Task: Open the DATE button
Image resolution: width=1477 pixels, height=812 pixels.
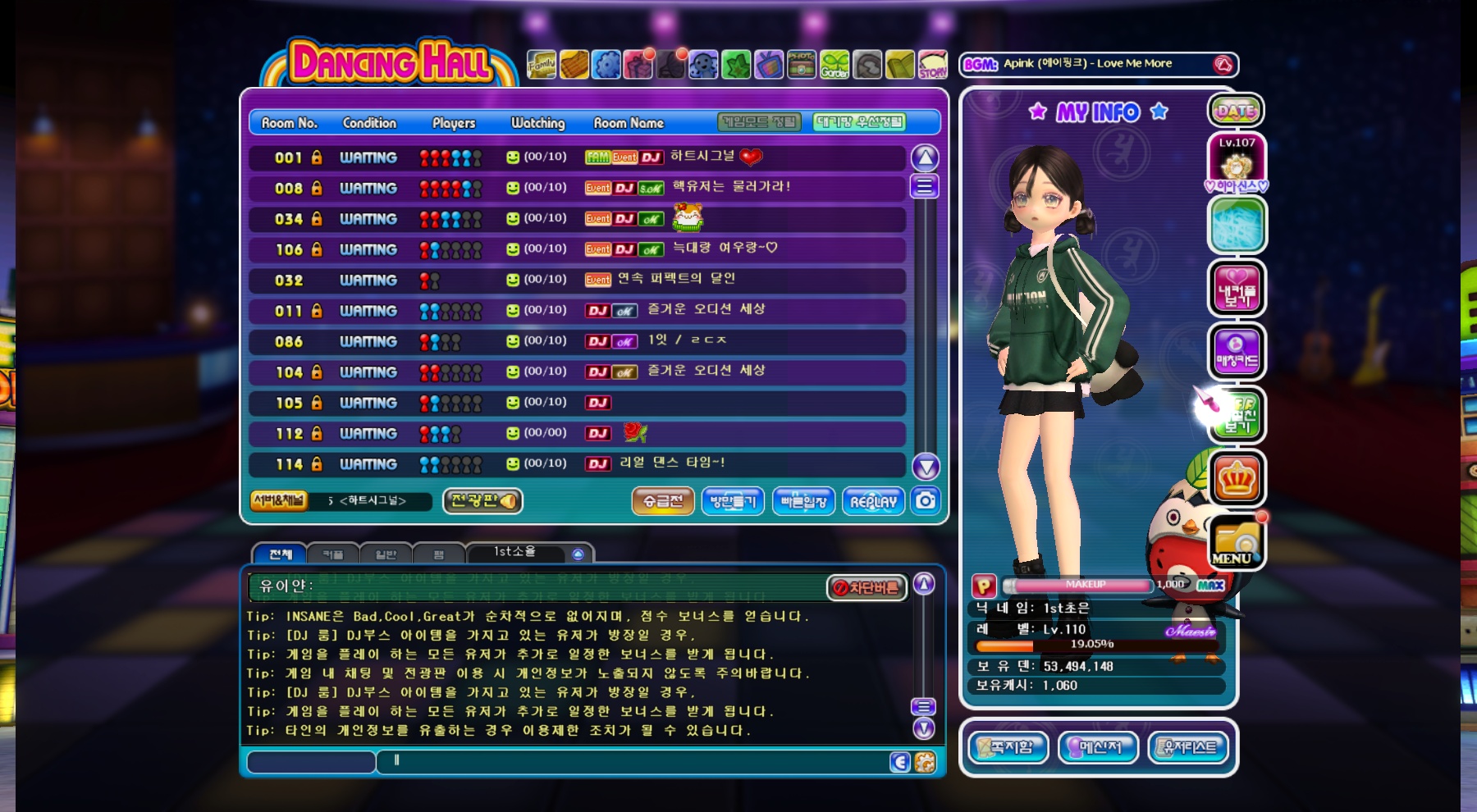Action: pyautogui.click(x=1236, y=111)
